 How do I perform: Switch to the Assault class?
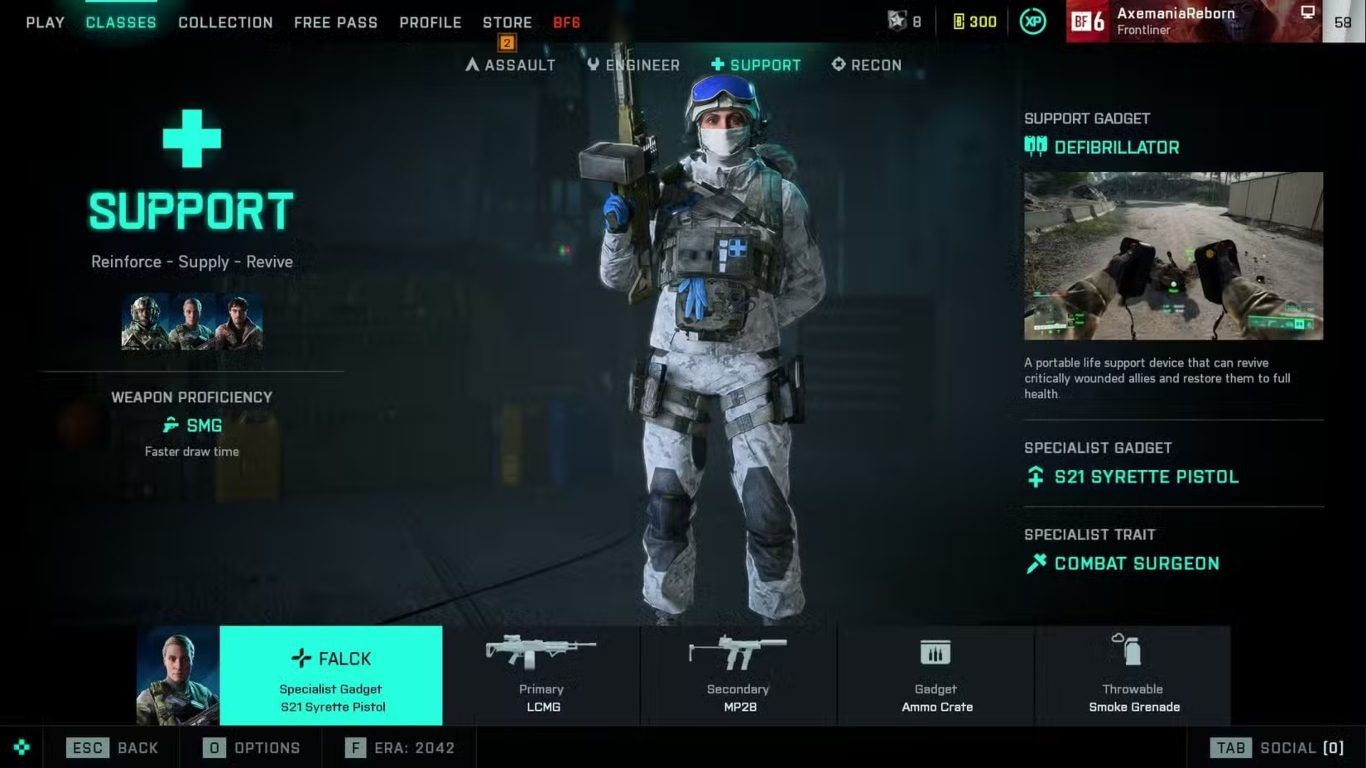511,65
